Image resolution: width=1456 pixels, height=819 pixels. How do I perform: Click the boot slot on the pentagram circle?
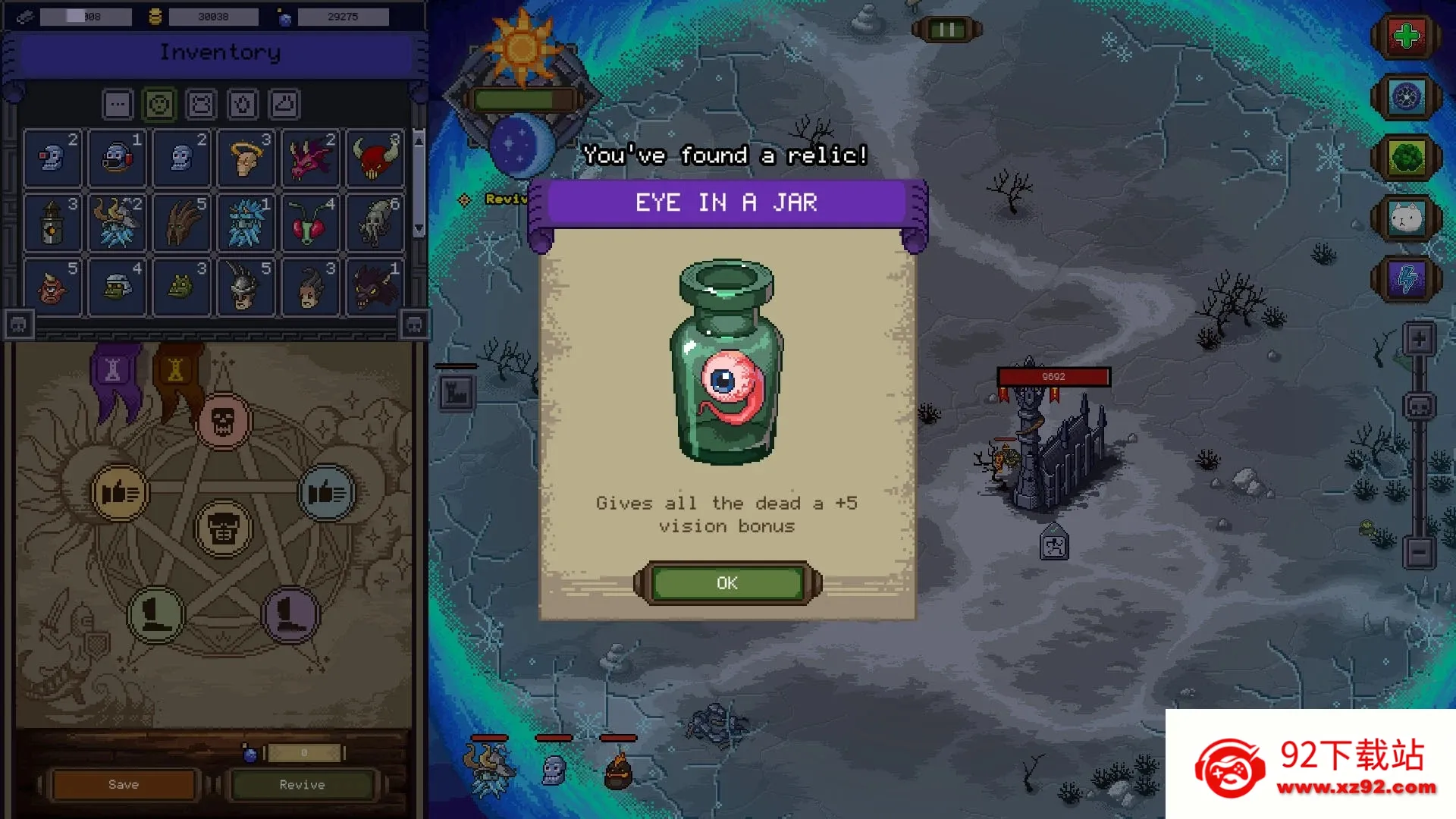pyautogui.click(x=155, y=616)
